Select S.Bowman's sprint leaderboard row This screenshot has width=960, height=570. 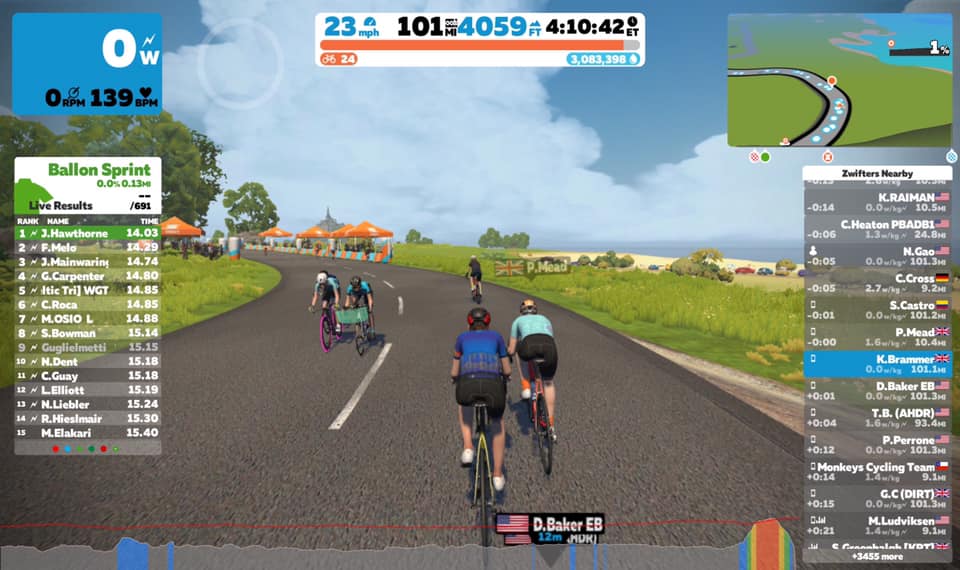[x=87, y=333]
